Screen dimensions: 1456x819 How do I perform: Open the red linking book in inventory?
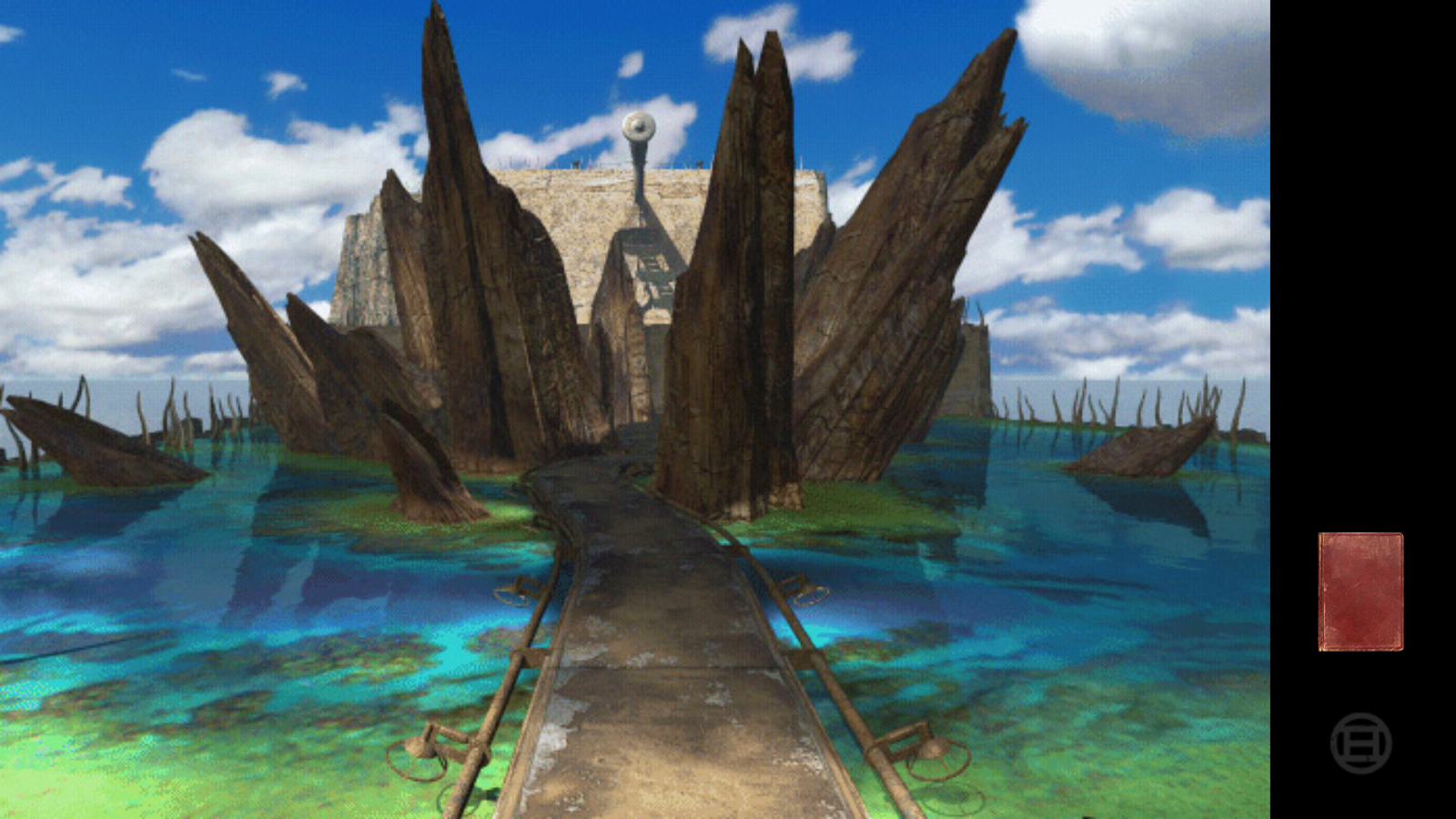[1360, 591]
